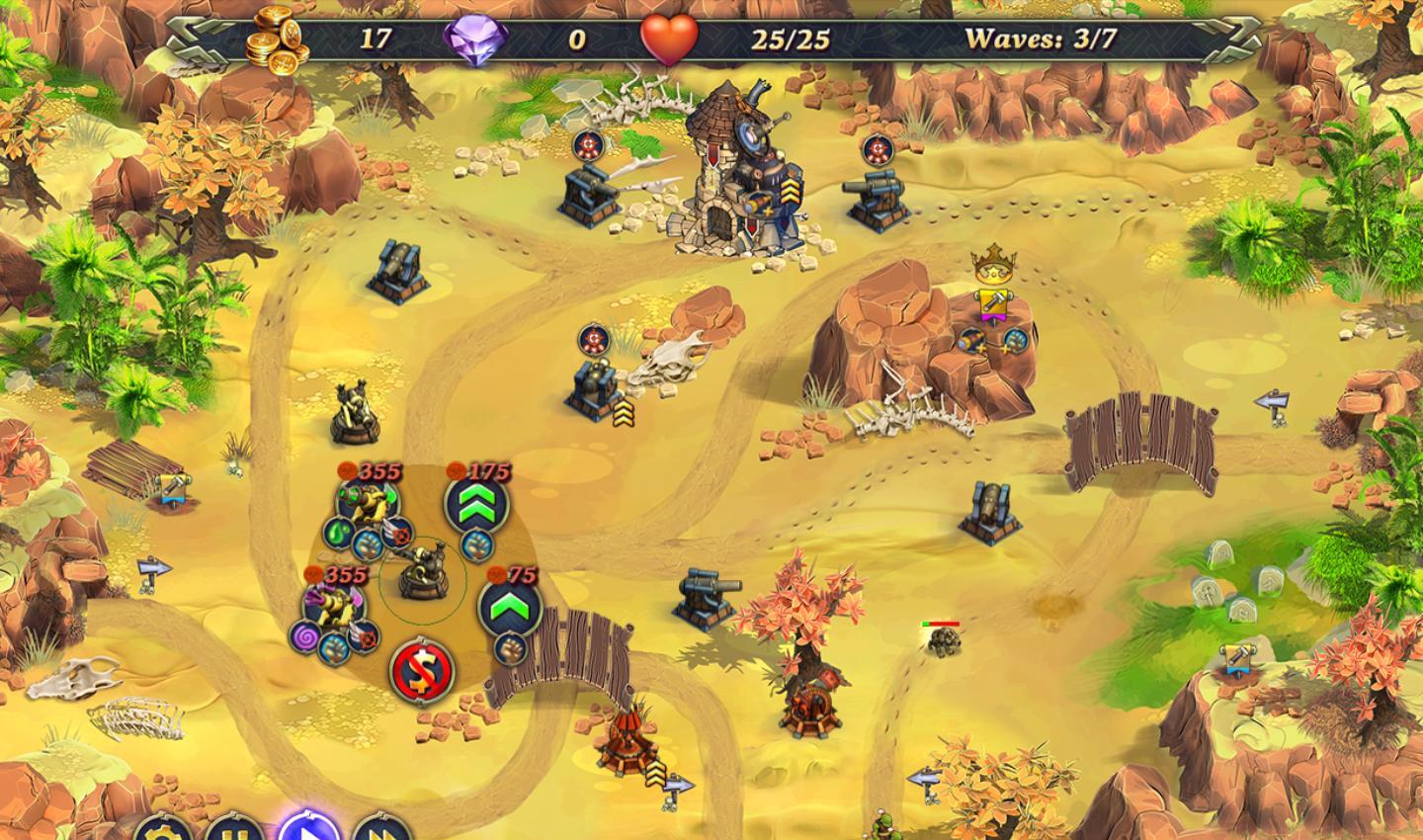Screen dimensions: 1423x840
Task: Sell the selected tower with the dollar button
Action: coord(422,672)
